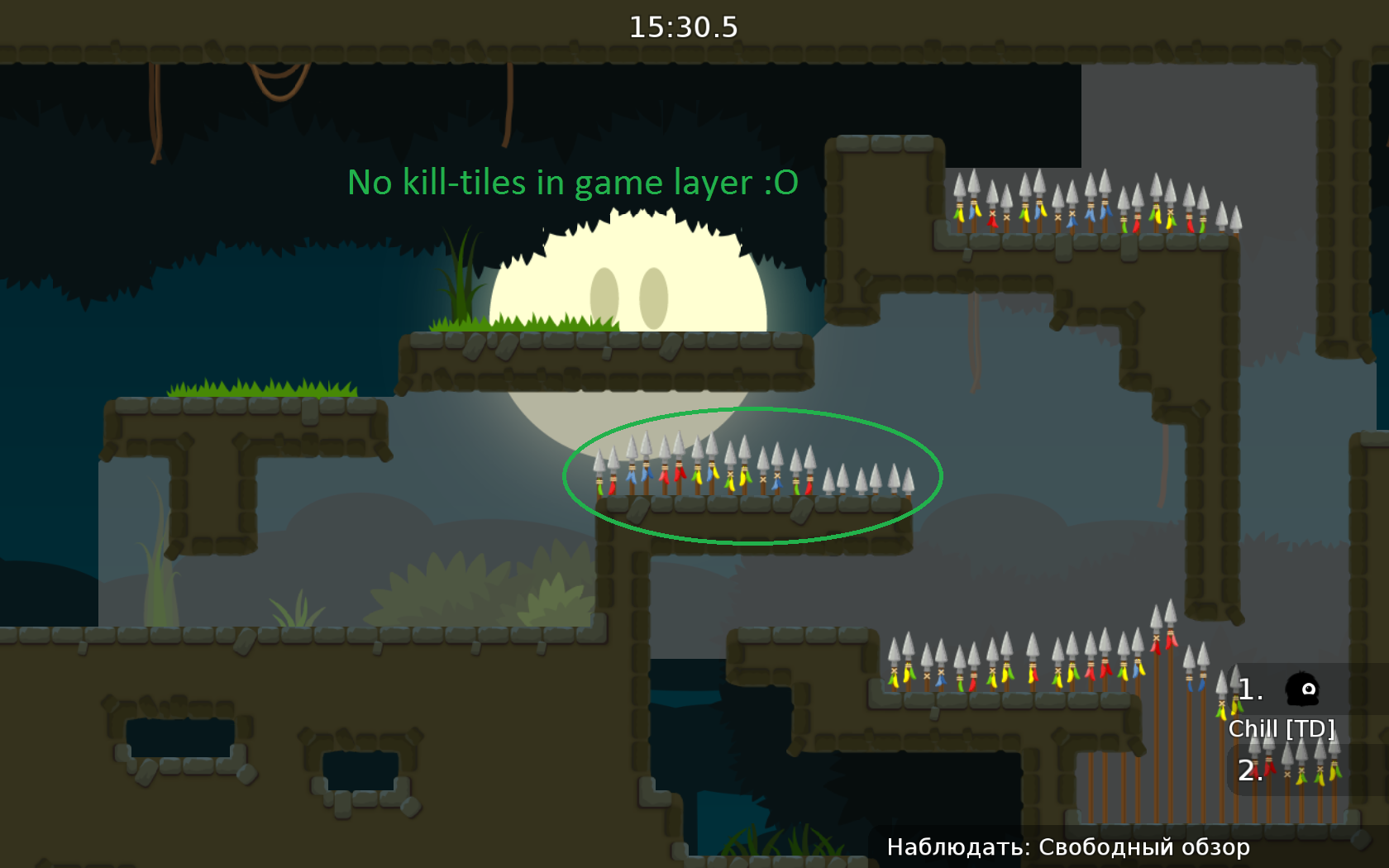Select the player name Chill [TD]
The width and height of the screenshot is (1389, 868).
[1282, 729]
